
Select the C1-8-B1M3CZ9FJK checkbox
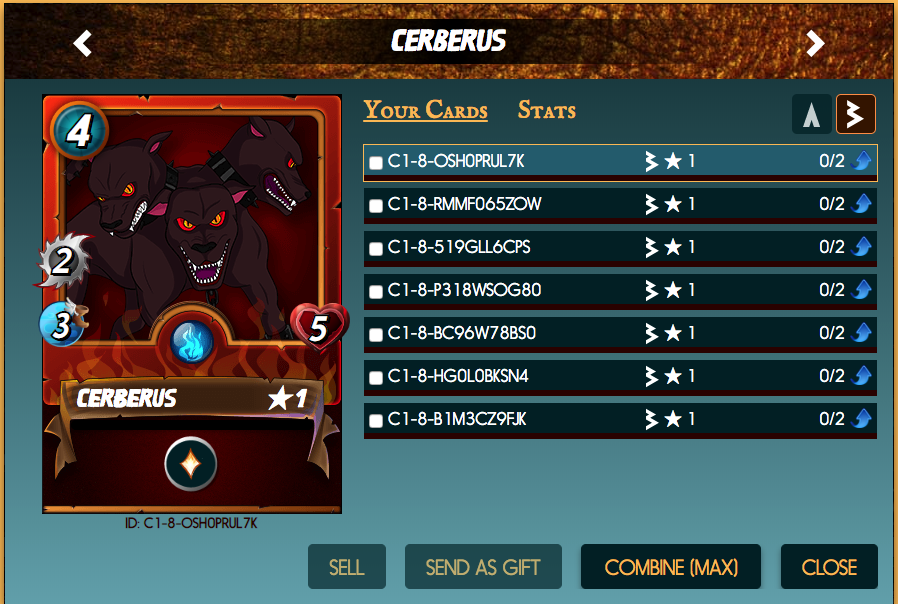pyautogui.click(x=376, y=421)
